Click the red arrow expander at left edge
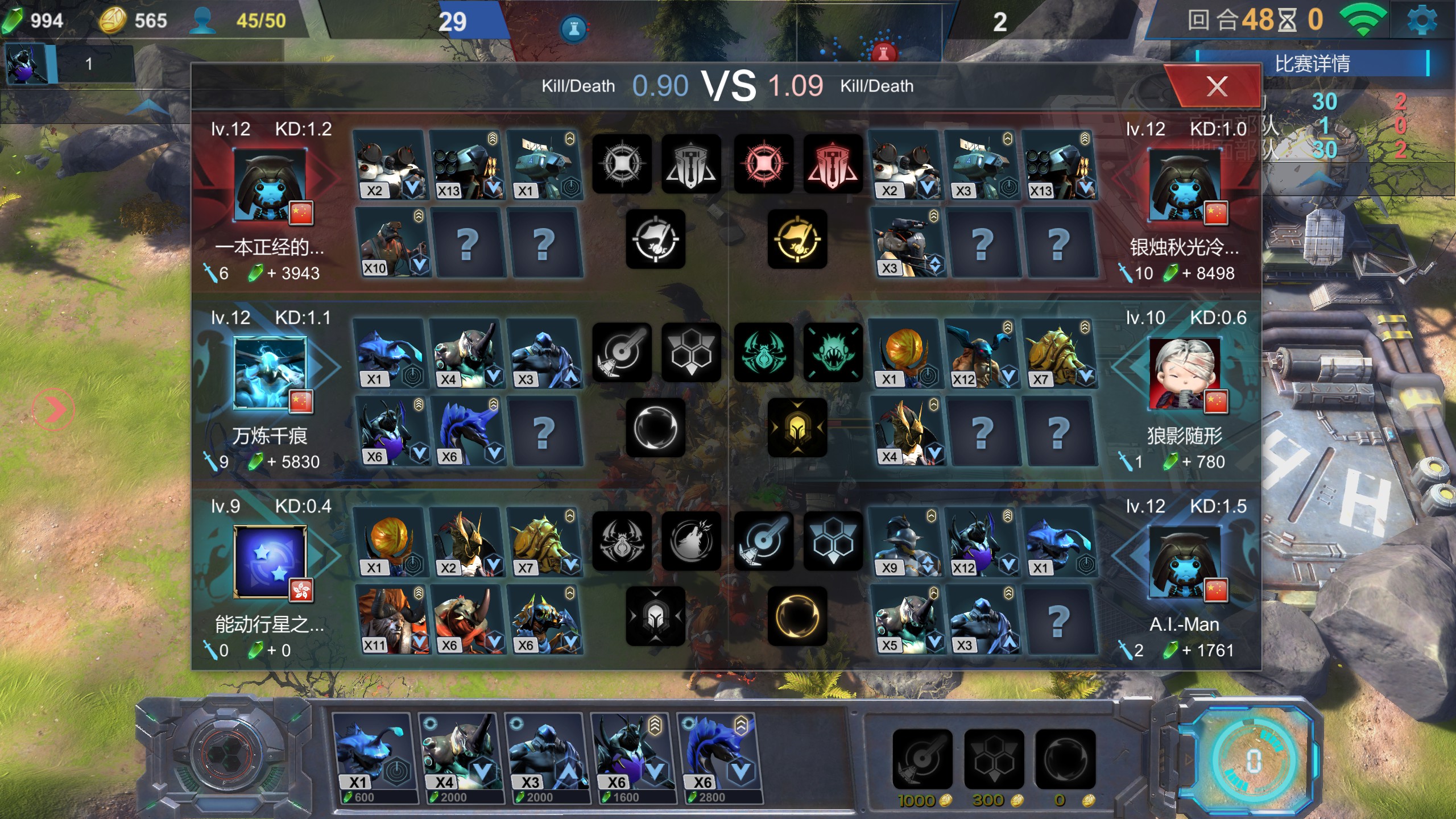Screen dimensions: 1456x819 click(53, 409)
